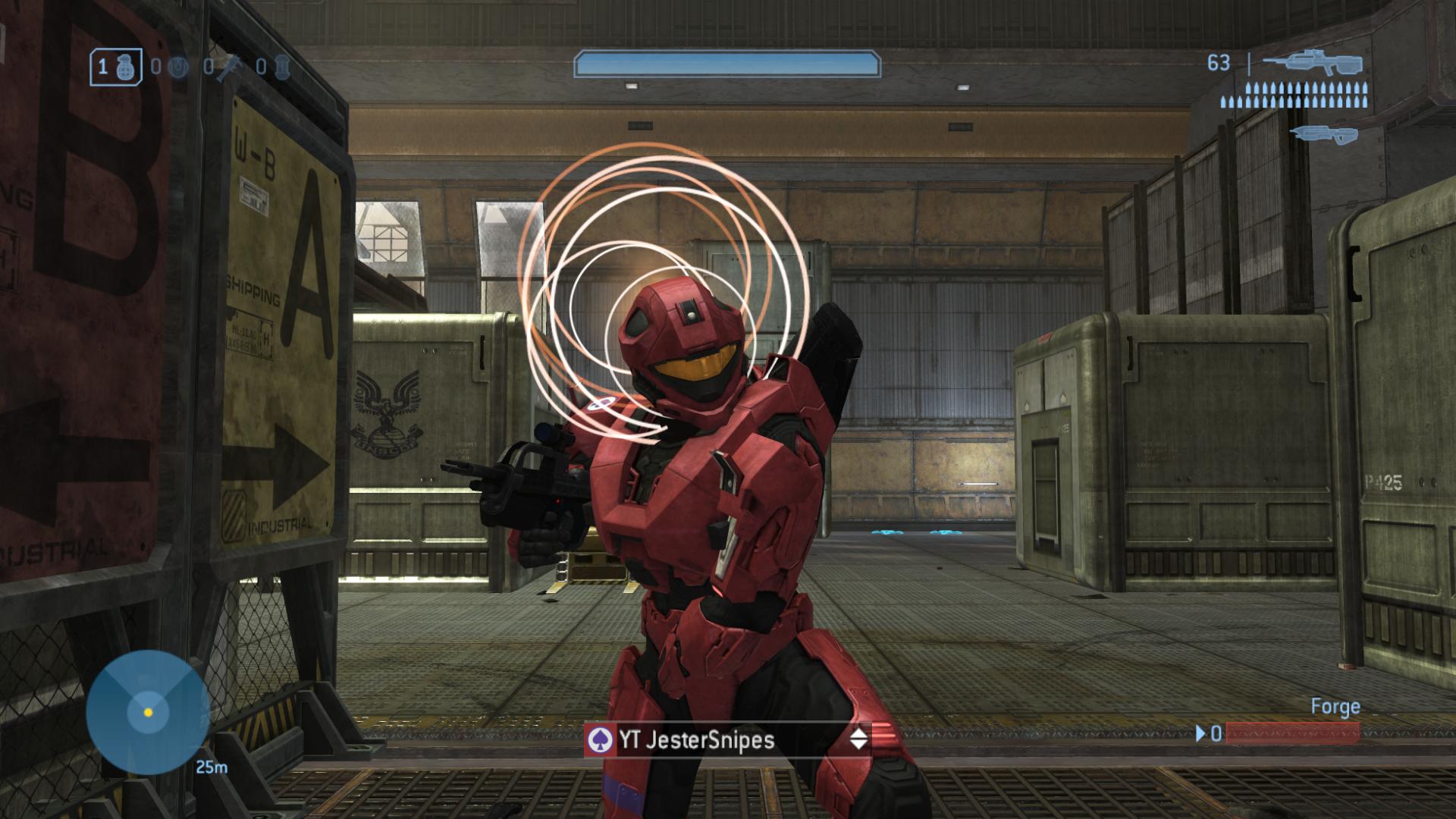Toggle the up-down arrows on the nameplate
This screenshot has height=819, width=1456.
coord(858,739)
